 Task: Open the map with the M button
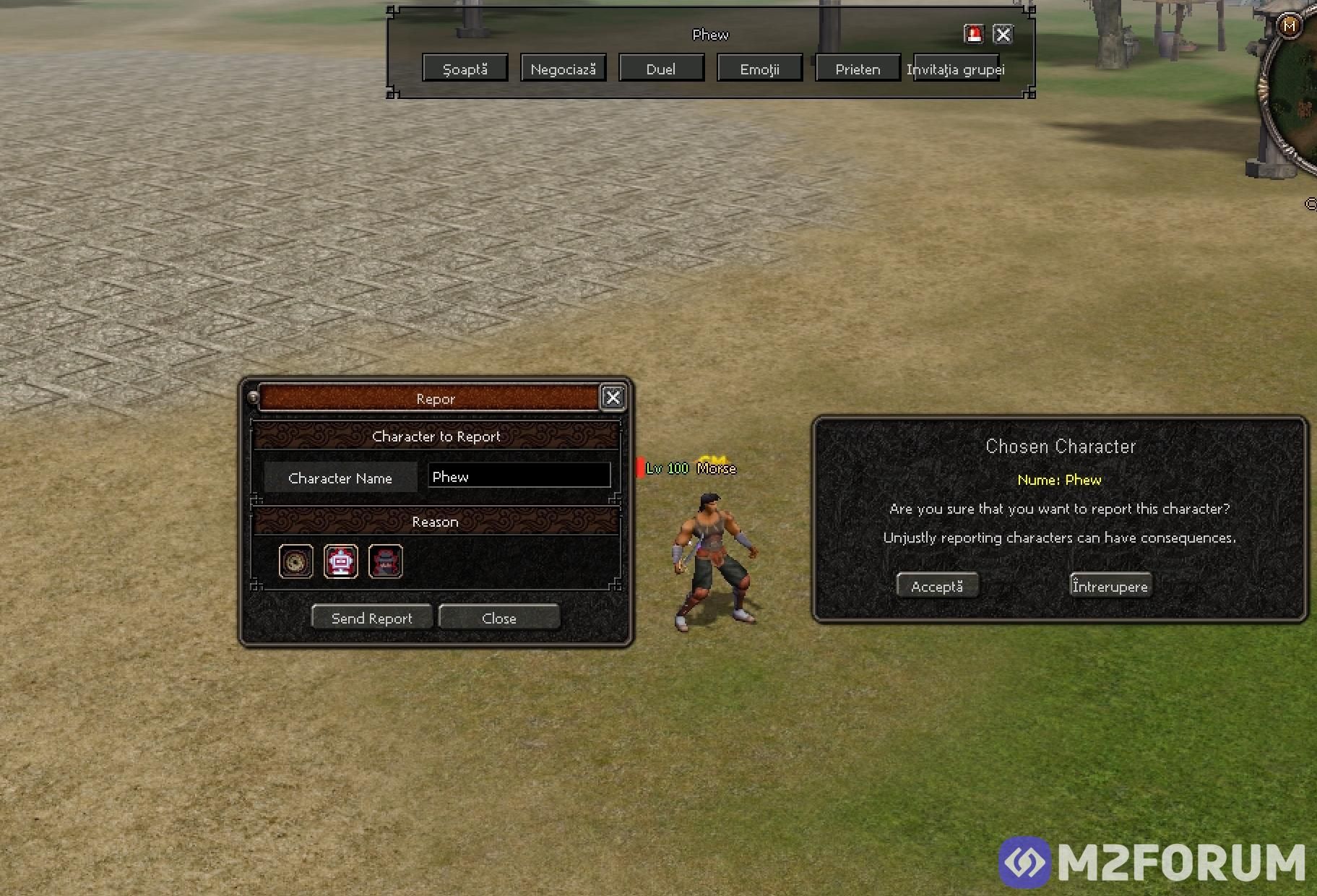pos(1290,26)
